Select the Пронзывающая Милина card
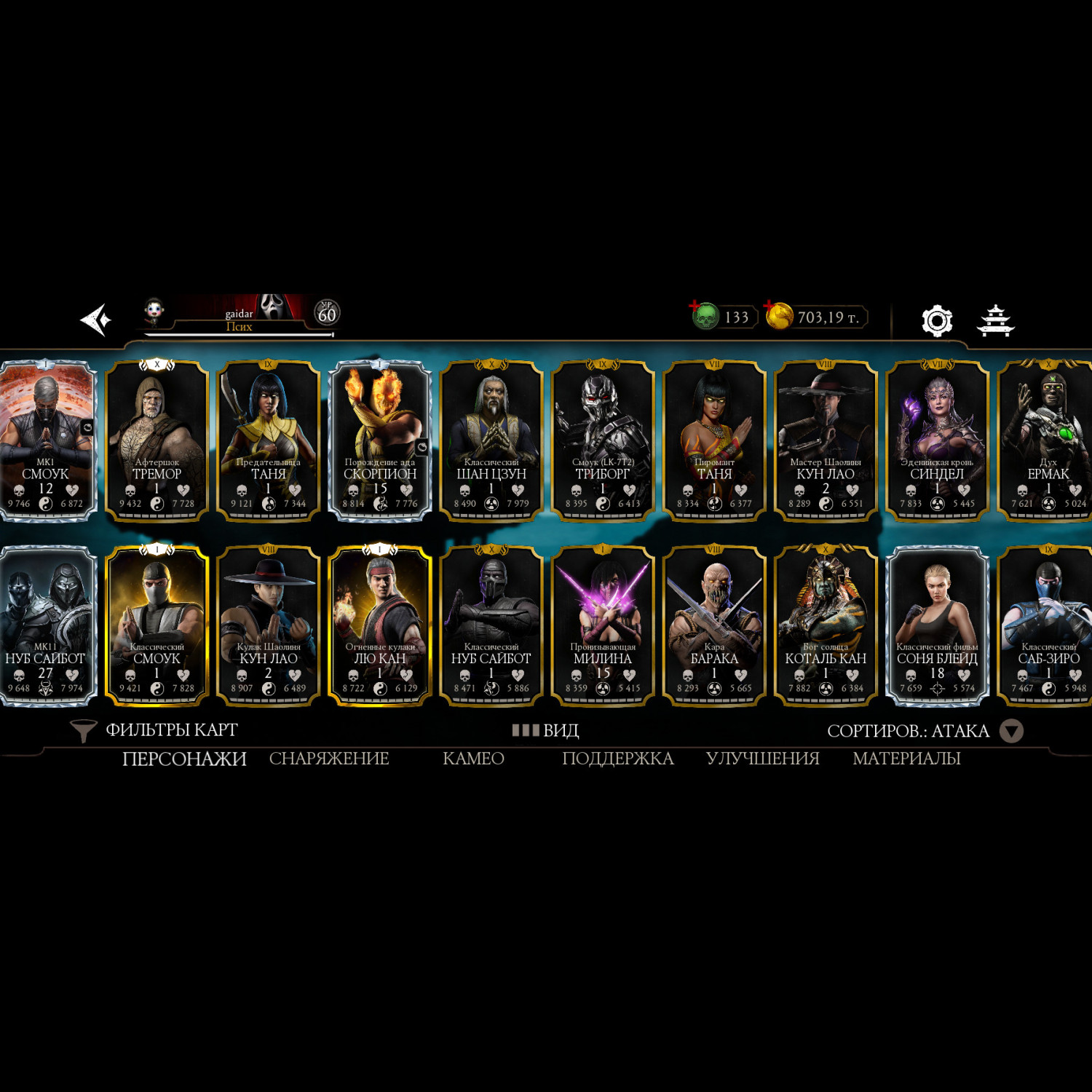 point(603,625)
